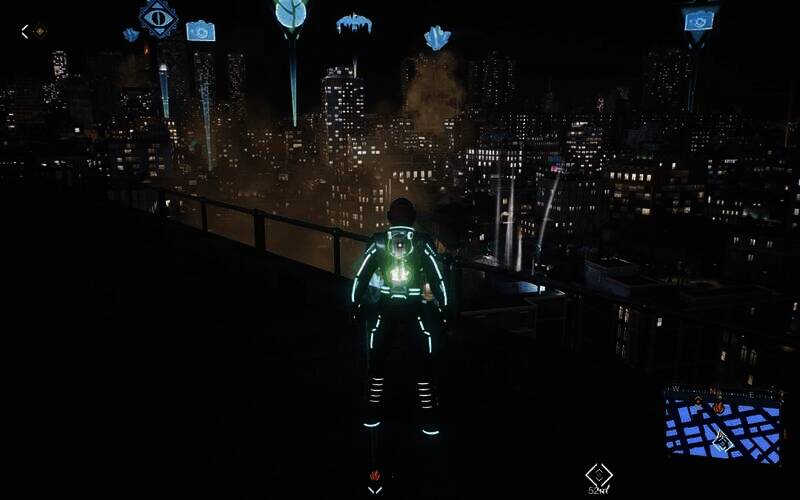Click the arrow indicator with the orange diamond

click(34, 31)
